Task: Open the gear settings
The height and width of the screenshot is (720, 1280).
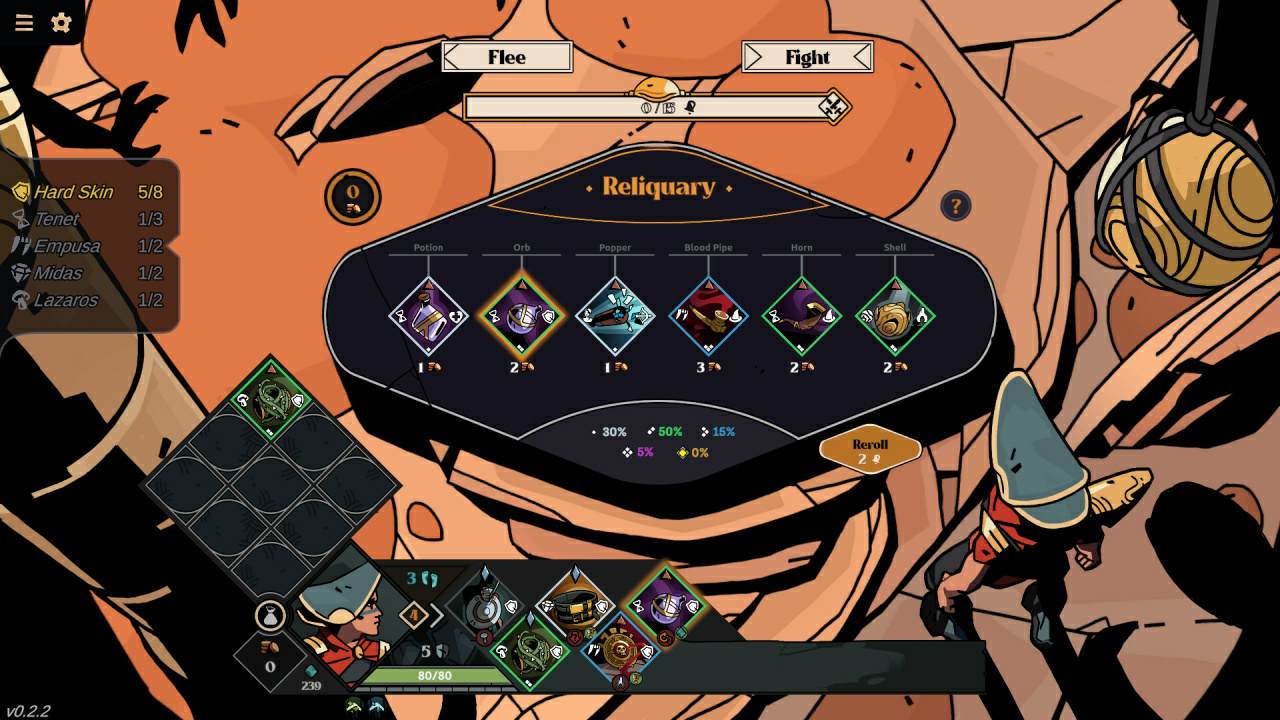Action: pos(61,23)
